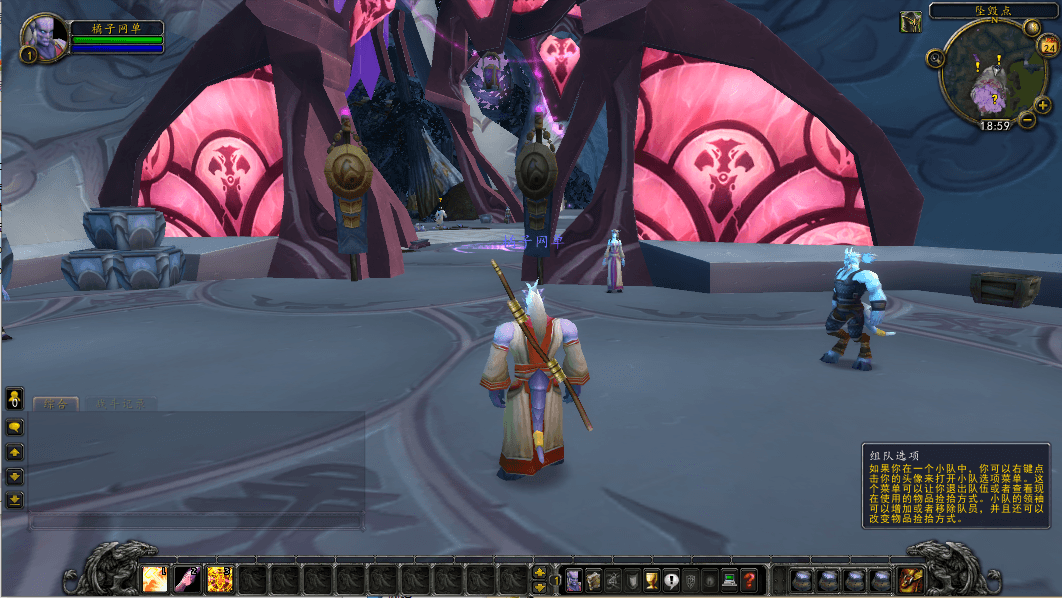Open the achievements trophy micro button
Screen dimensions: 1062x598
point(651,579)
